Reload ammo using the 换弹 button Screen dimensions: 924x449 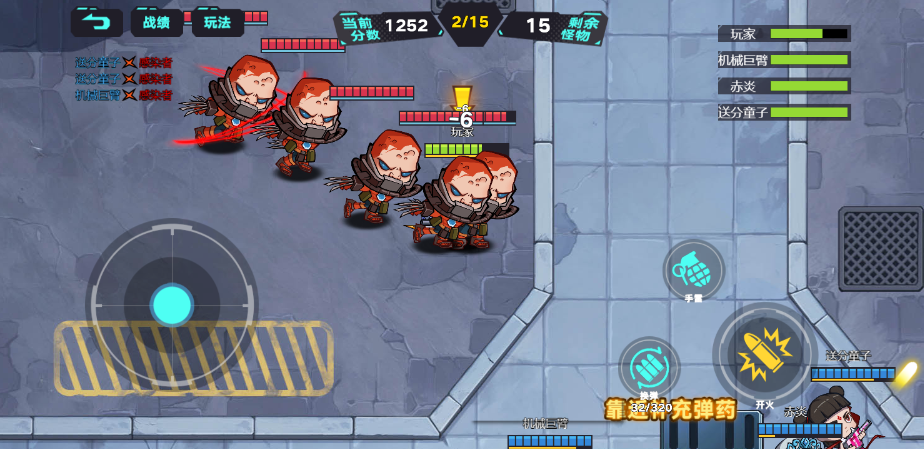point(649,366)
